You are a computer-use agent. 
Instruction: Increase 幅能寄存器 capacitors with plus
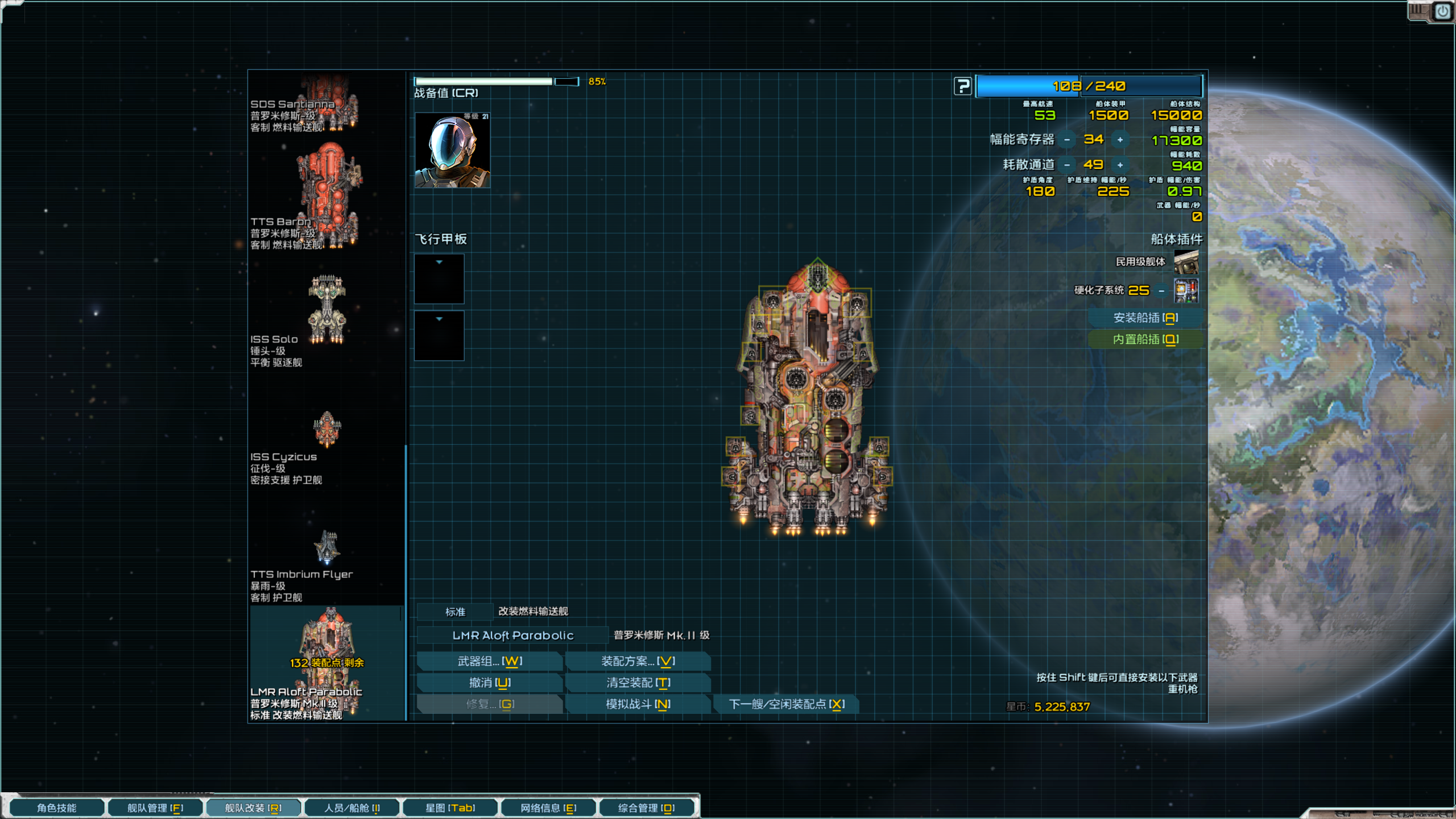1120,140
